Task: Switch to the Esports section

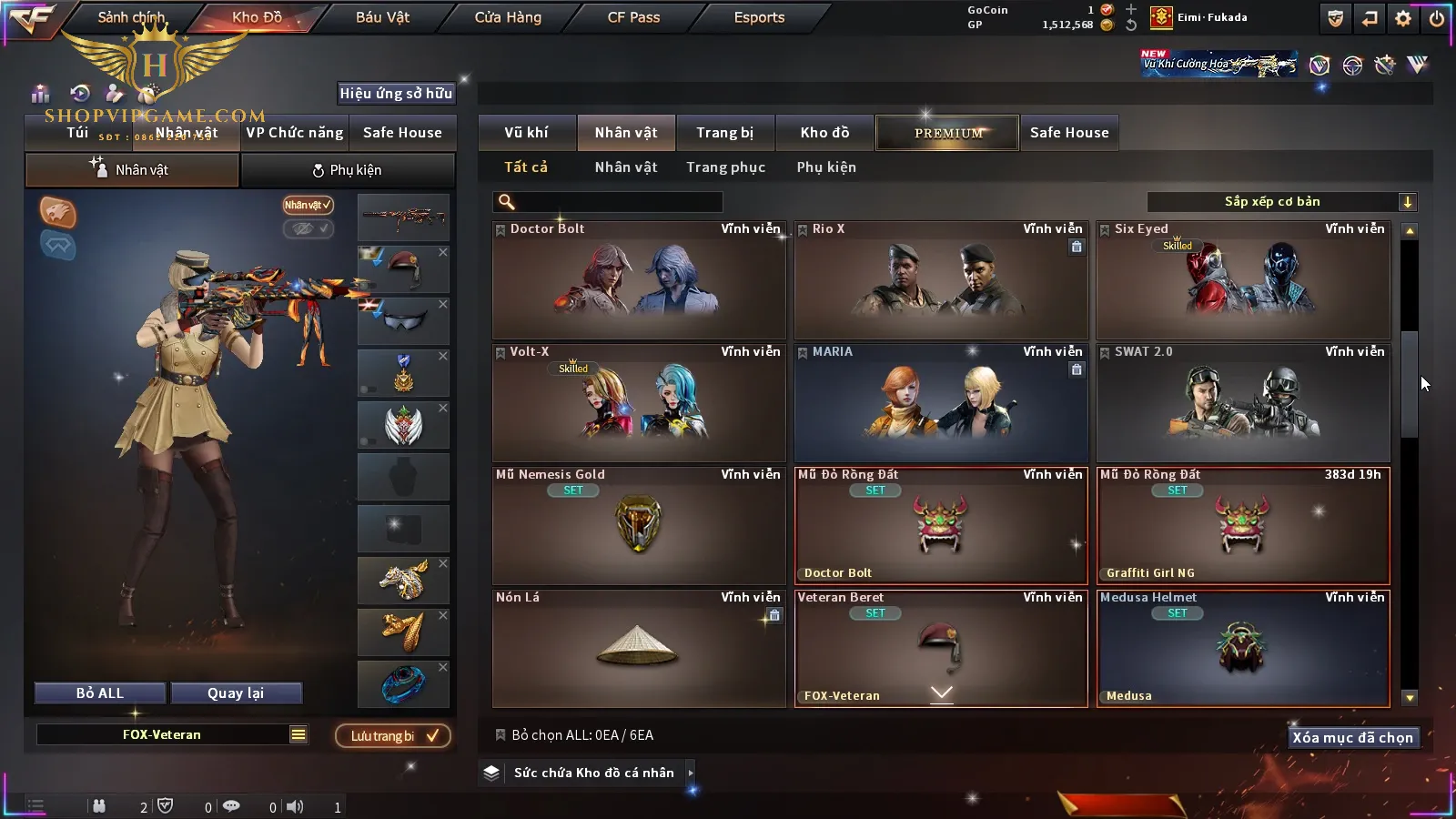Action: (759, 17)
